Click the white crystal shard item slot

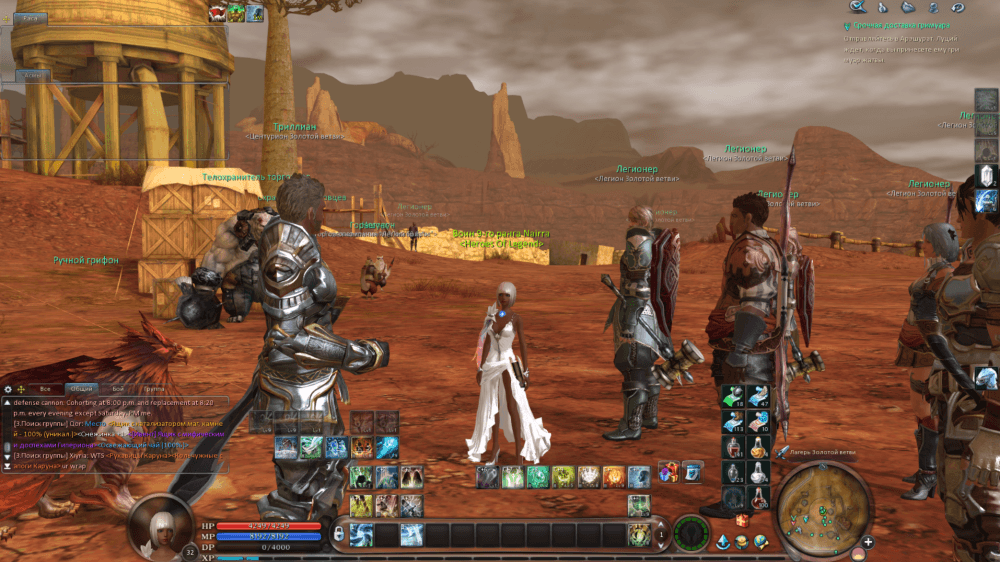click(x=987, y=176)
